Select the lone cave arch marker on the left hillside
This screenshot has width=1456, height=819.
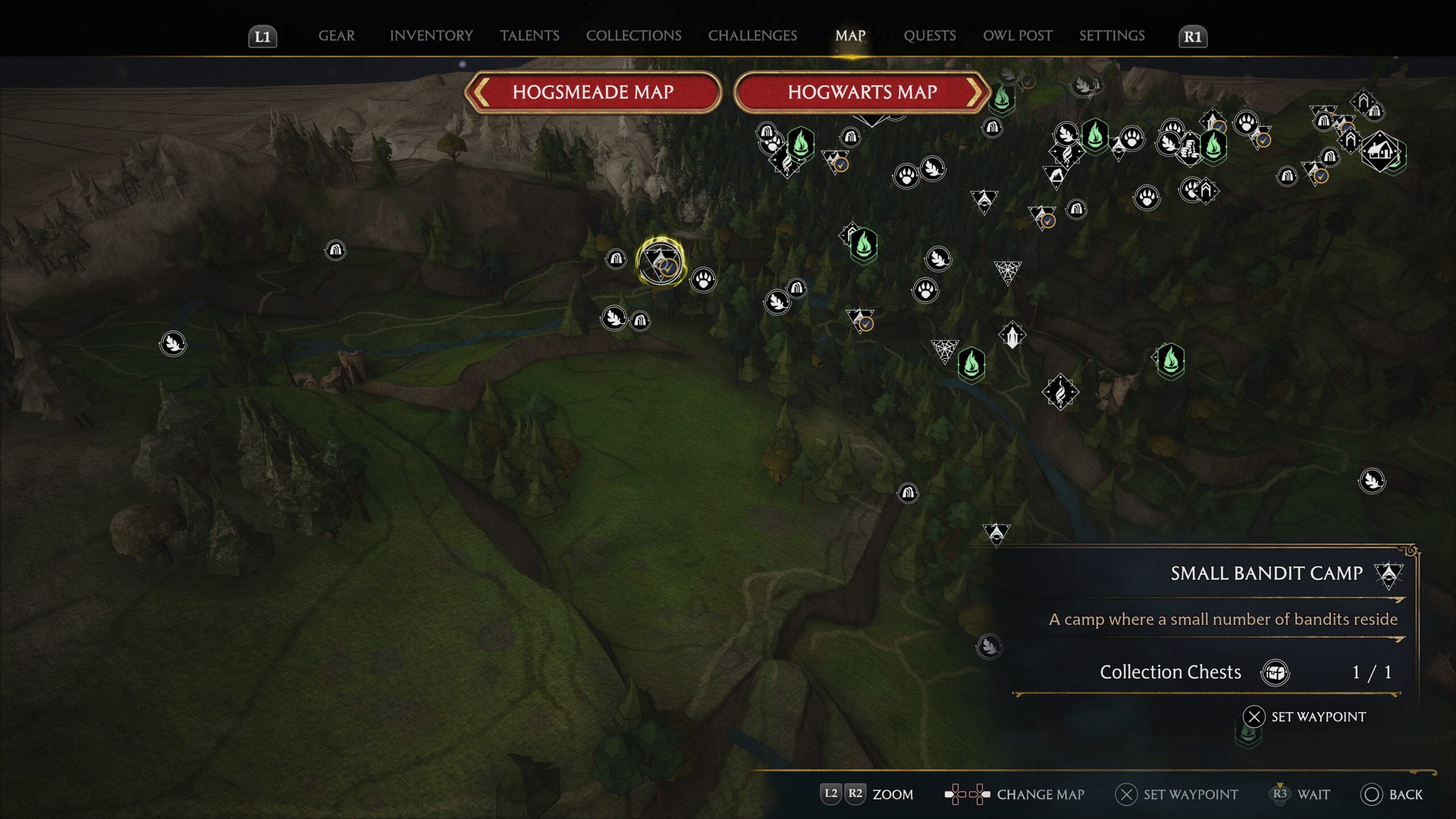click(x=335, y=250)
